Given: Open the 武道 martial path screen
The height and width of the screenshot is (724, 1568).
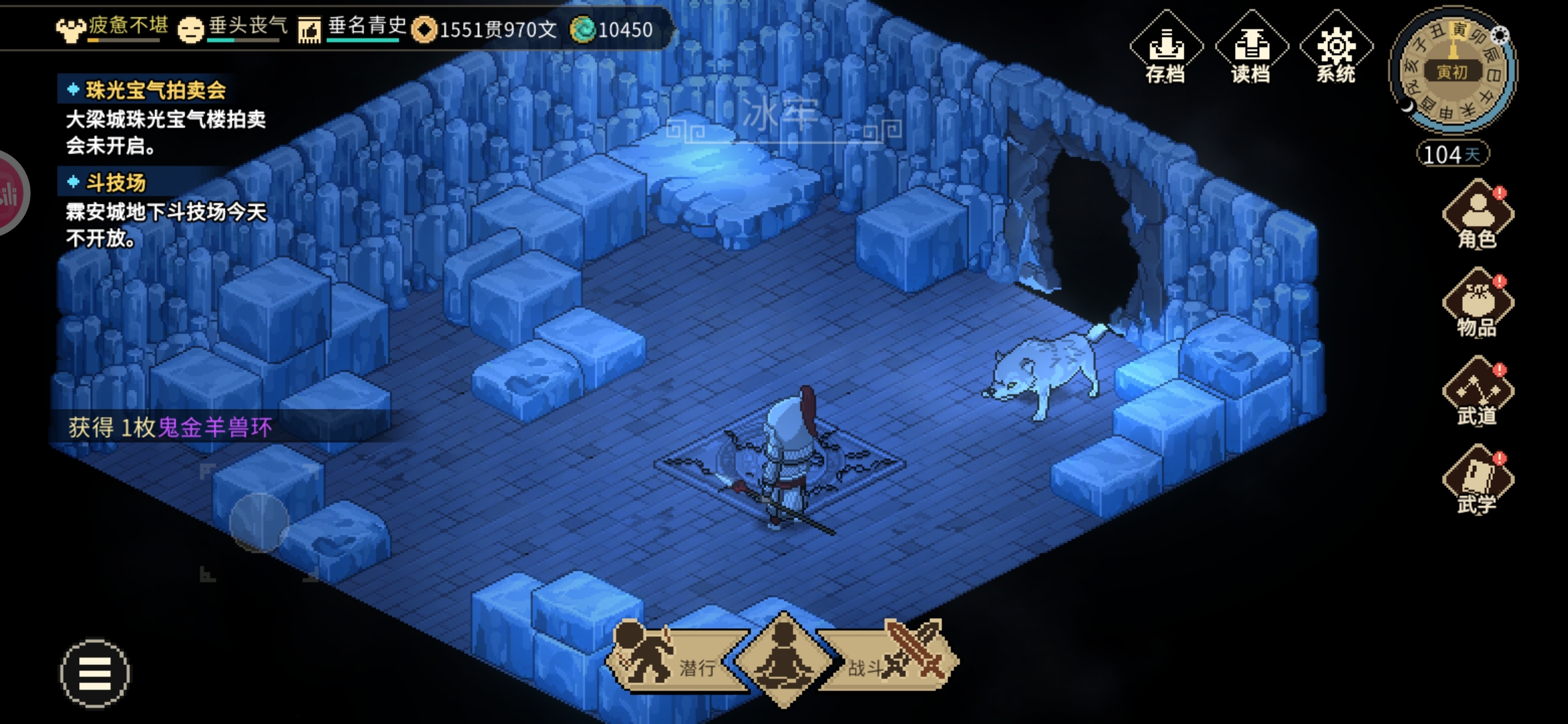Looking at the screenshot, I should pos(1478,393).
